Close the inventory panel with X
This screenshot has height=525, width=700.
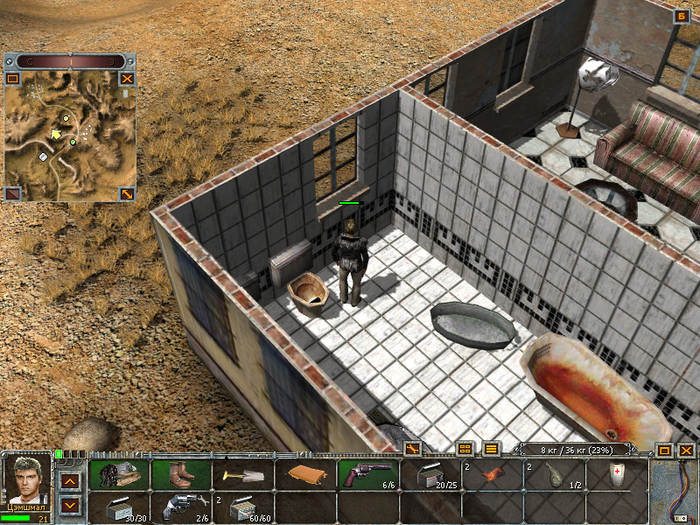(x=686, y=450)
